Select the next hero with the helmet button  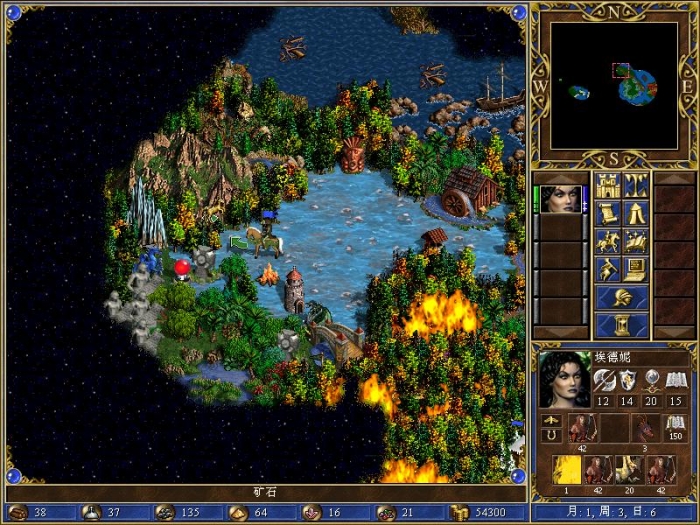[621, 297]
